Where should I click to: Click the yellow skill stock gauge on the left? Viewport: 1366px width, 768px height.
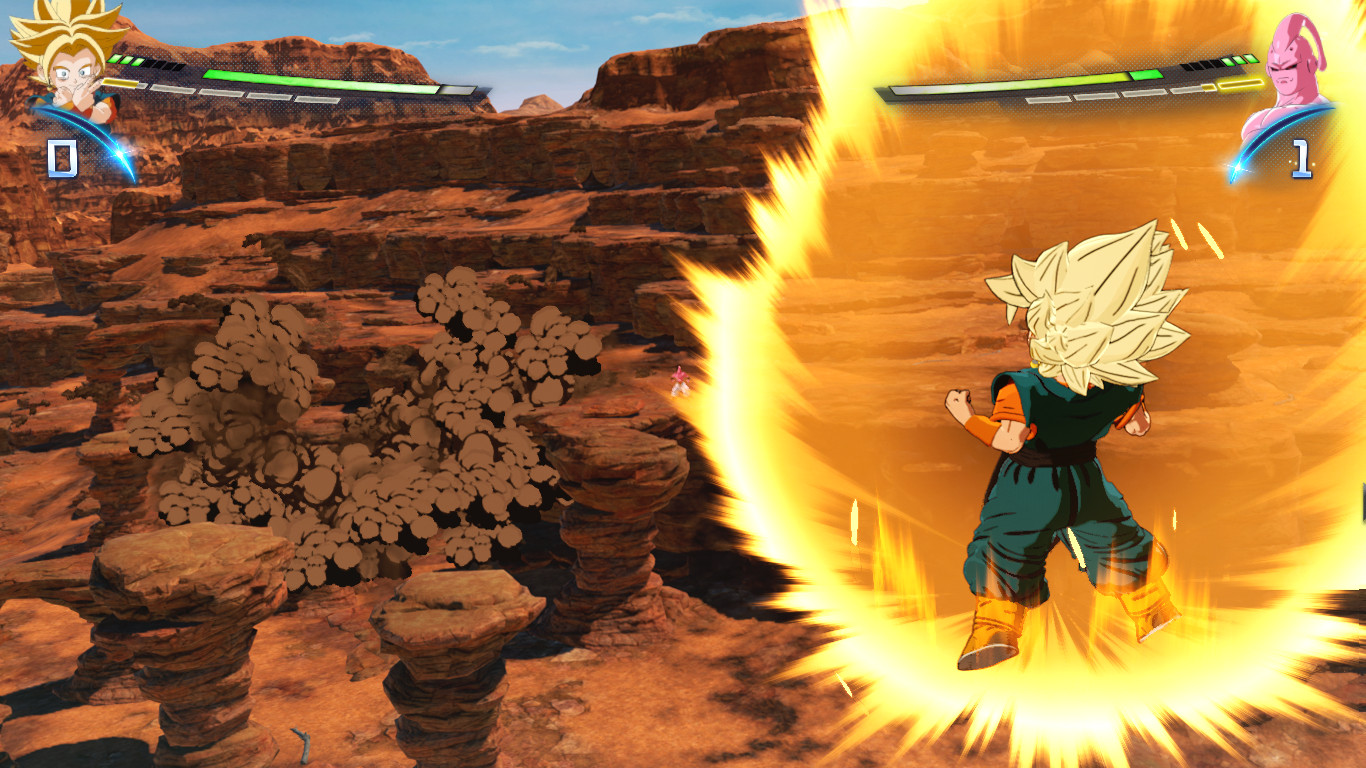[x=121, y=83]
